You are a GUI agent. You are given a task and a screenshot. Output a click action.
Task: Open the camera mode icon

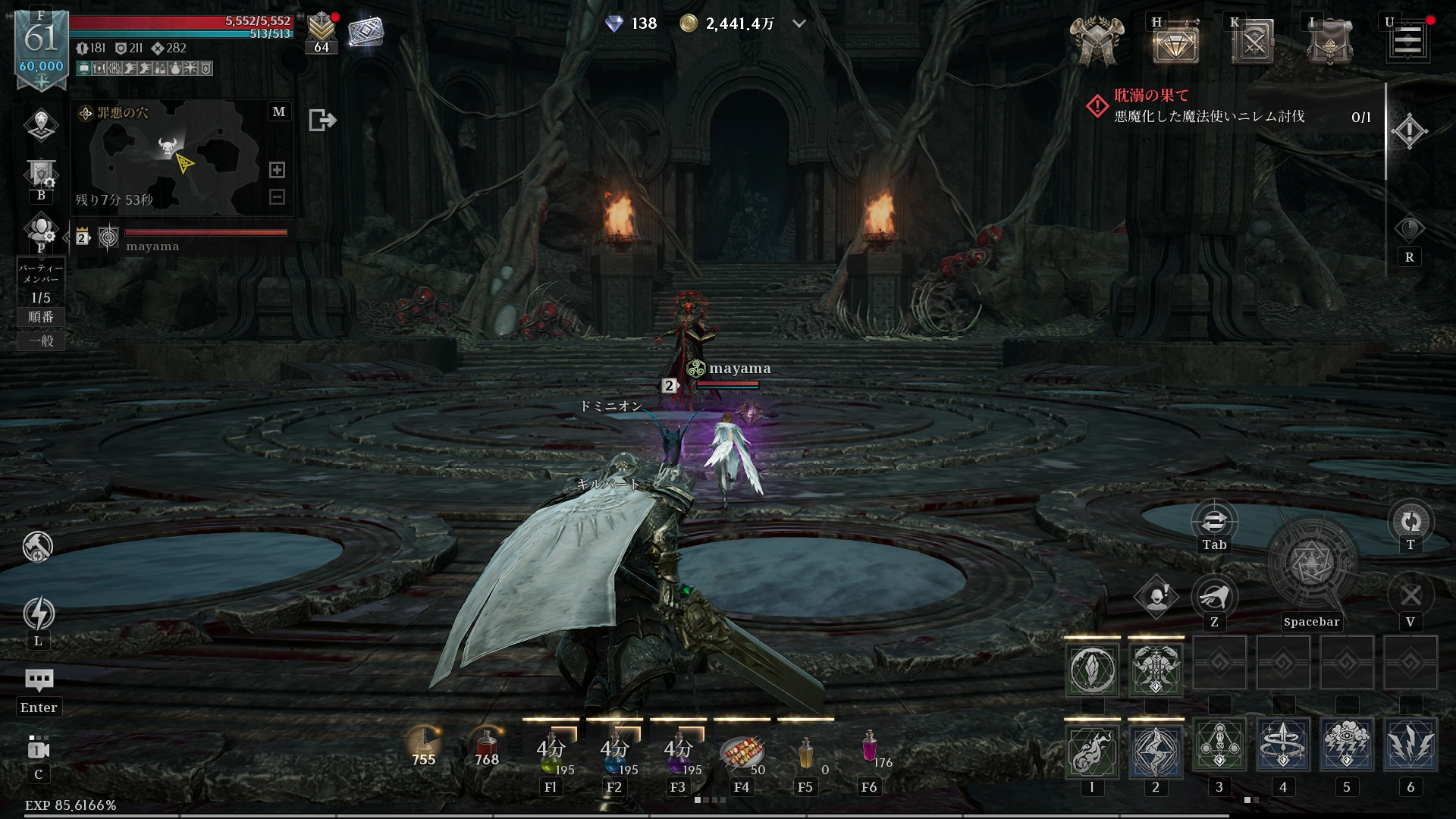39,749
